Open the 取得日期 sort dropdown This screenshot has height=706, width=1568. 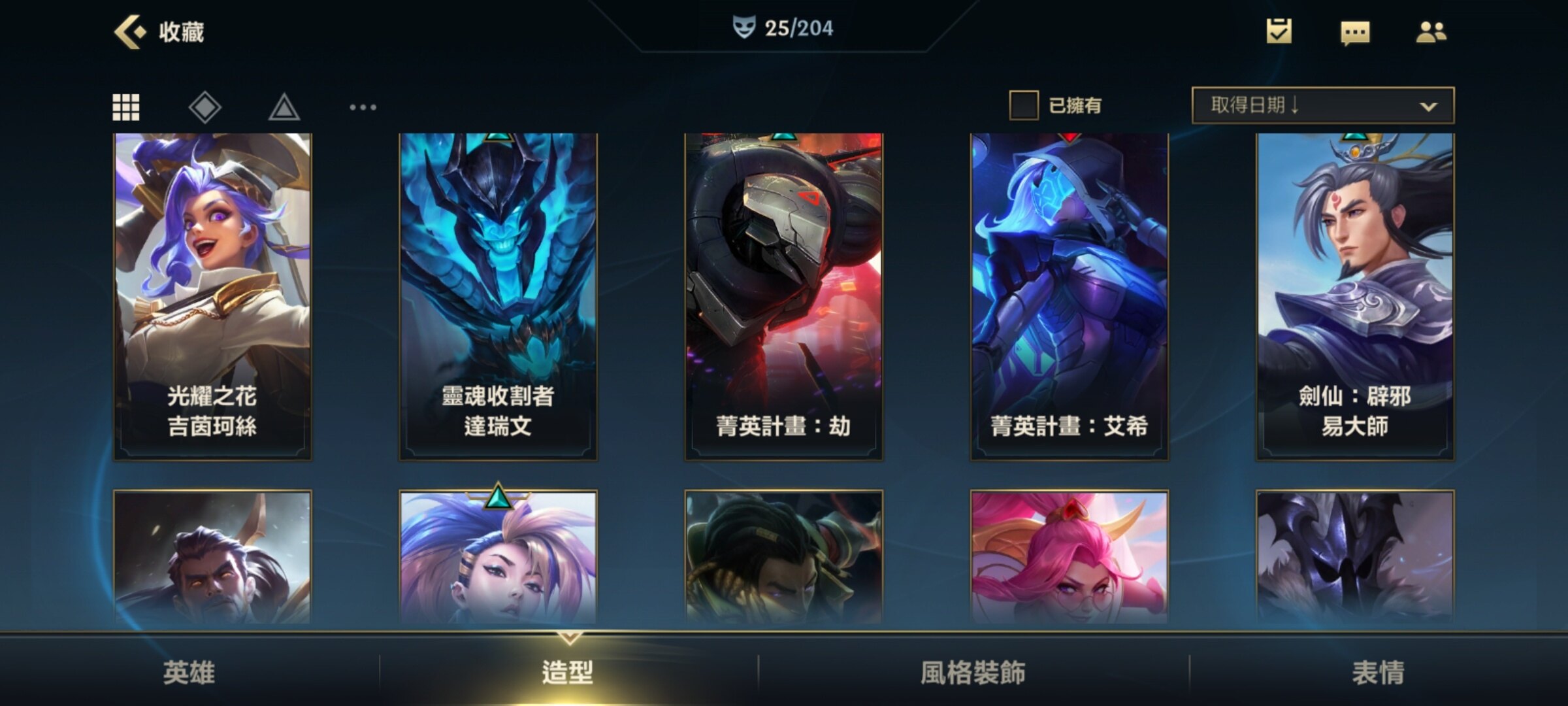point(1323,105)
